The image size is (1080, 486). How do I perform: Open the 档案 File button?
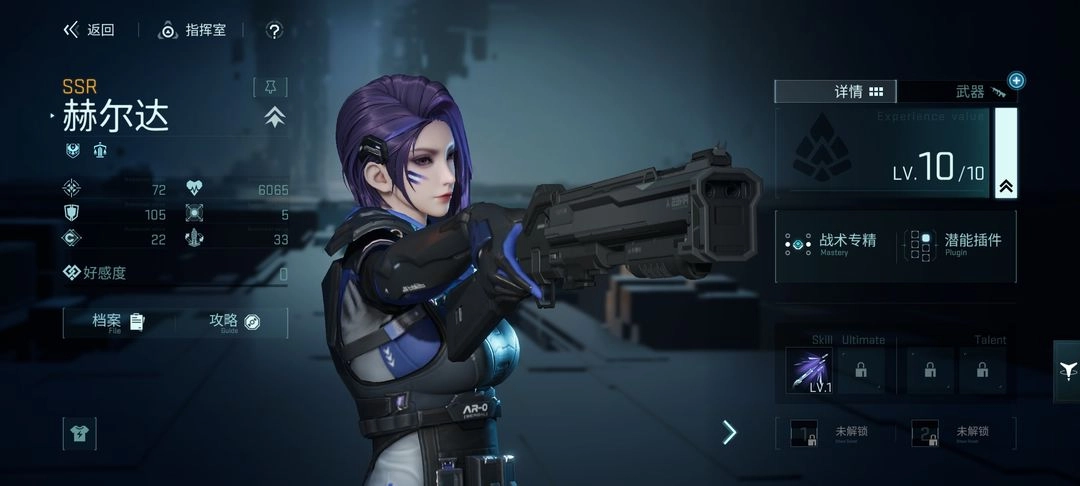coord(118,322)
